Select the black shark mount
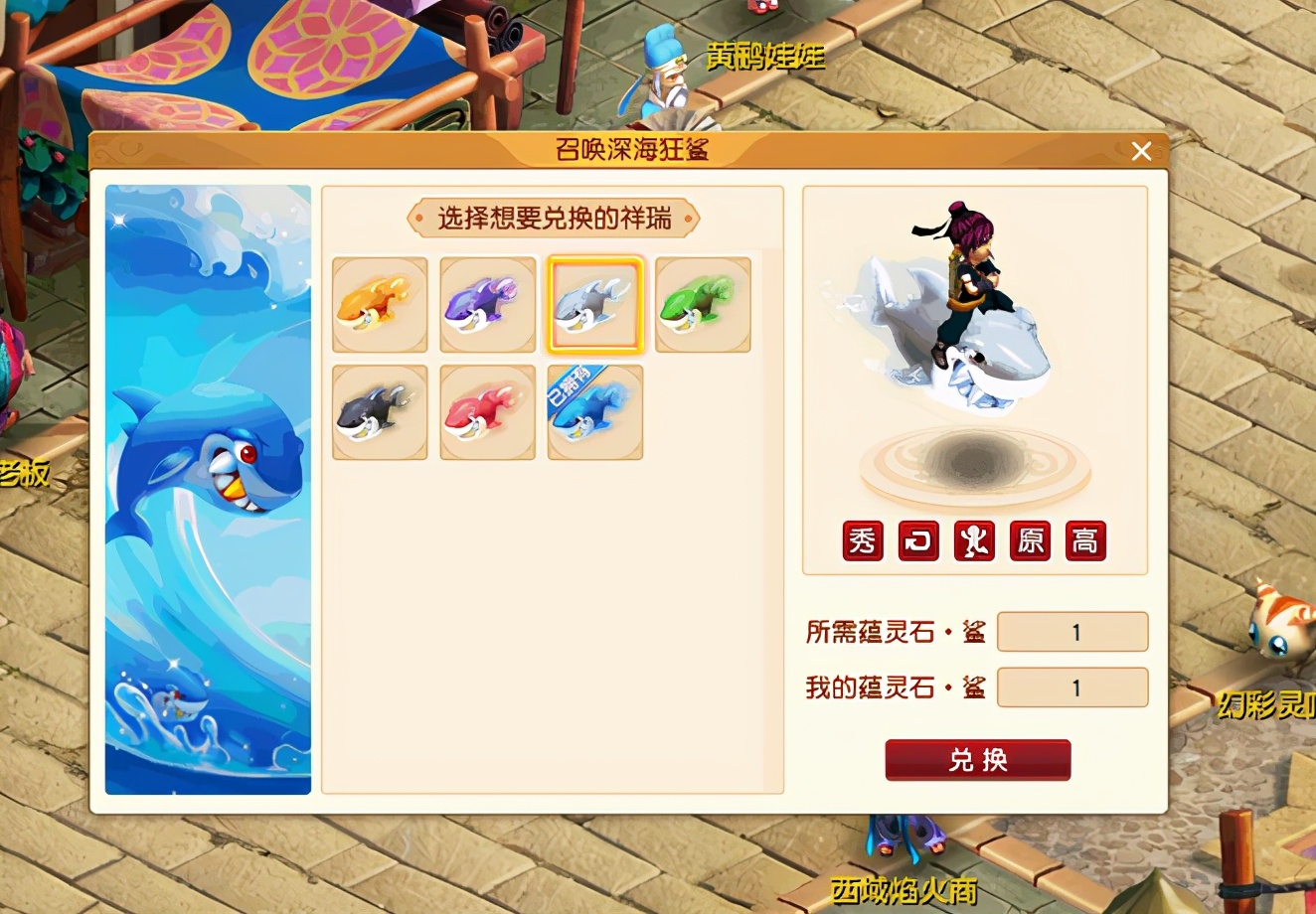Screen dimensions: 1316x914 click(380, 410)
